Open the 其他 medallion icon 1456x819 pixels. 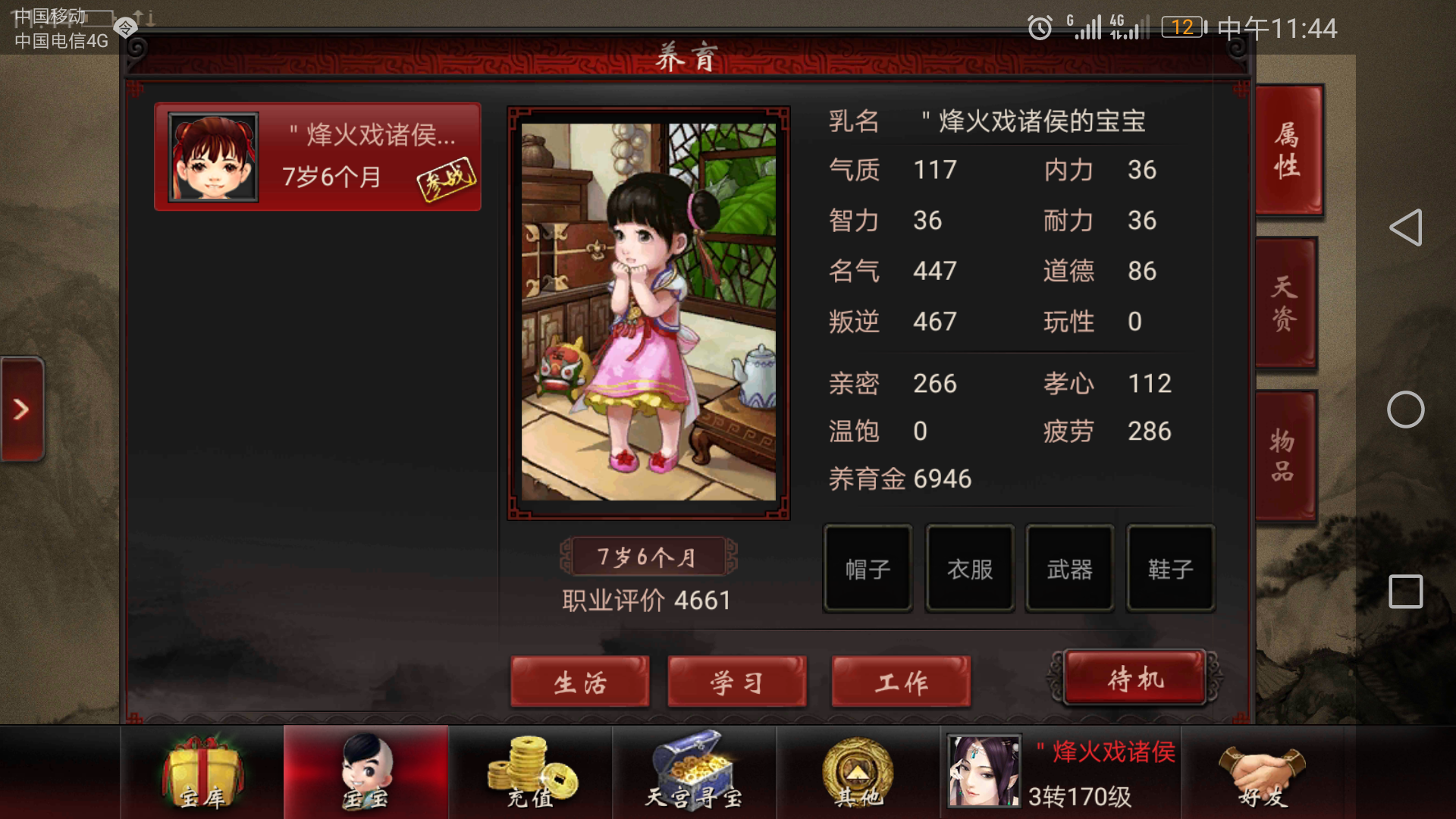click(855, 772)
